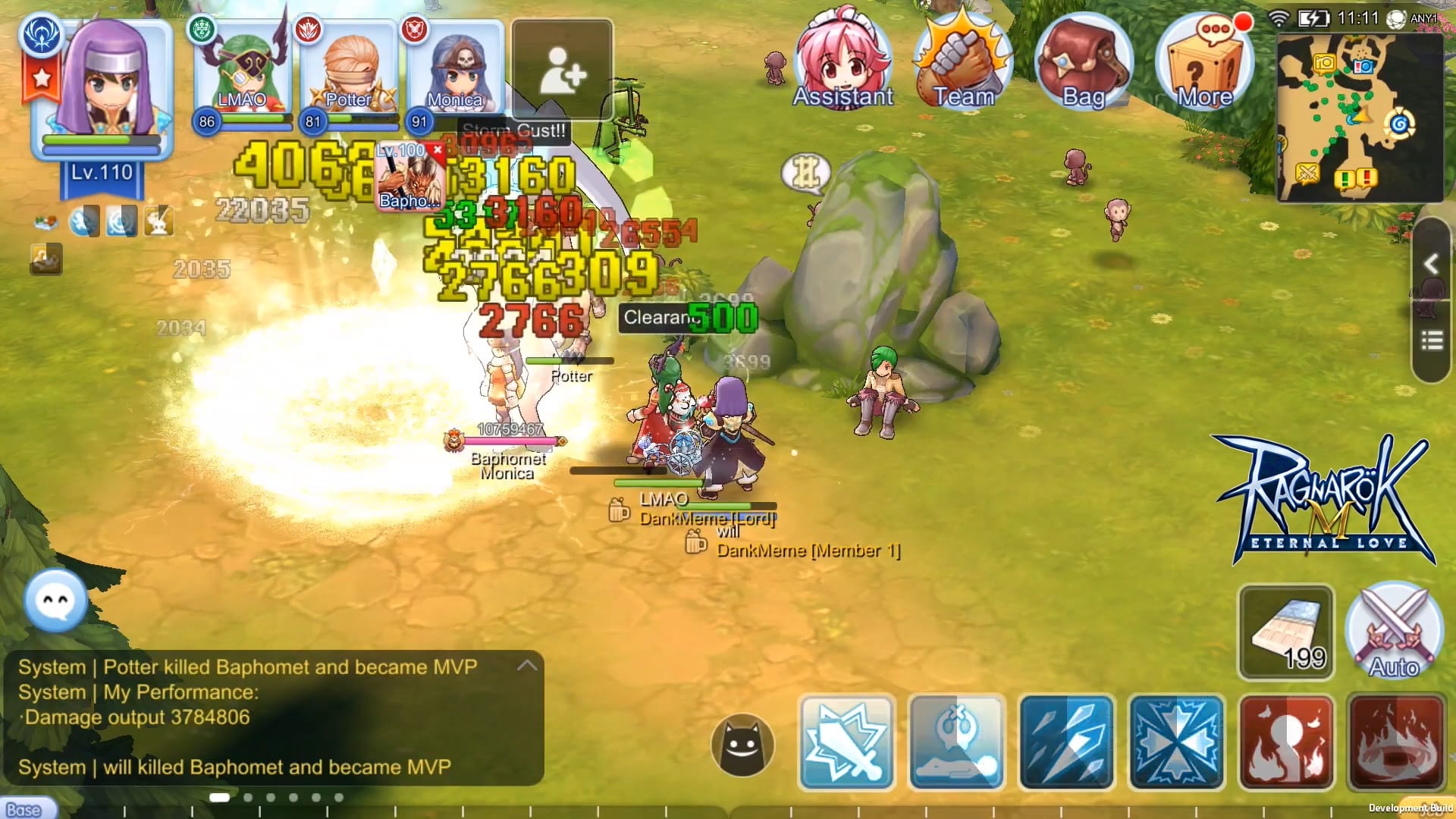Open the Bag inventory
The image size is (1456, 819).
1083,62
